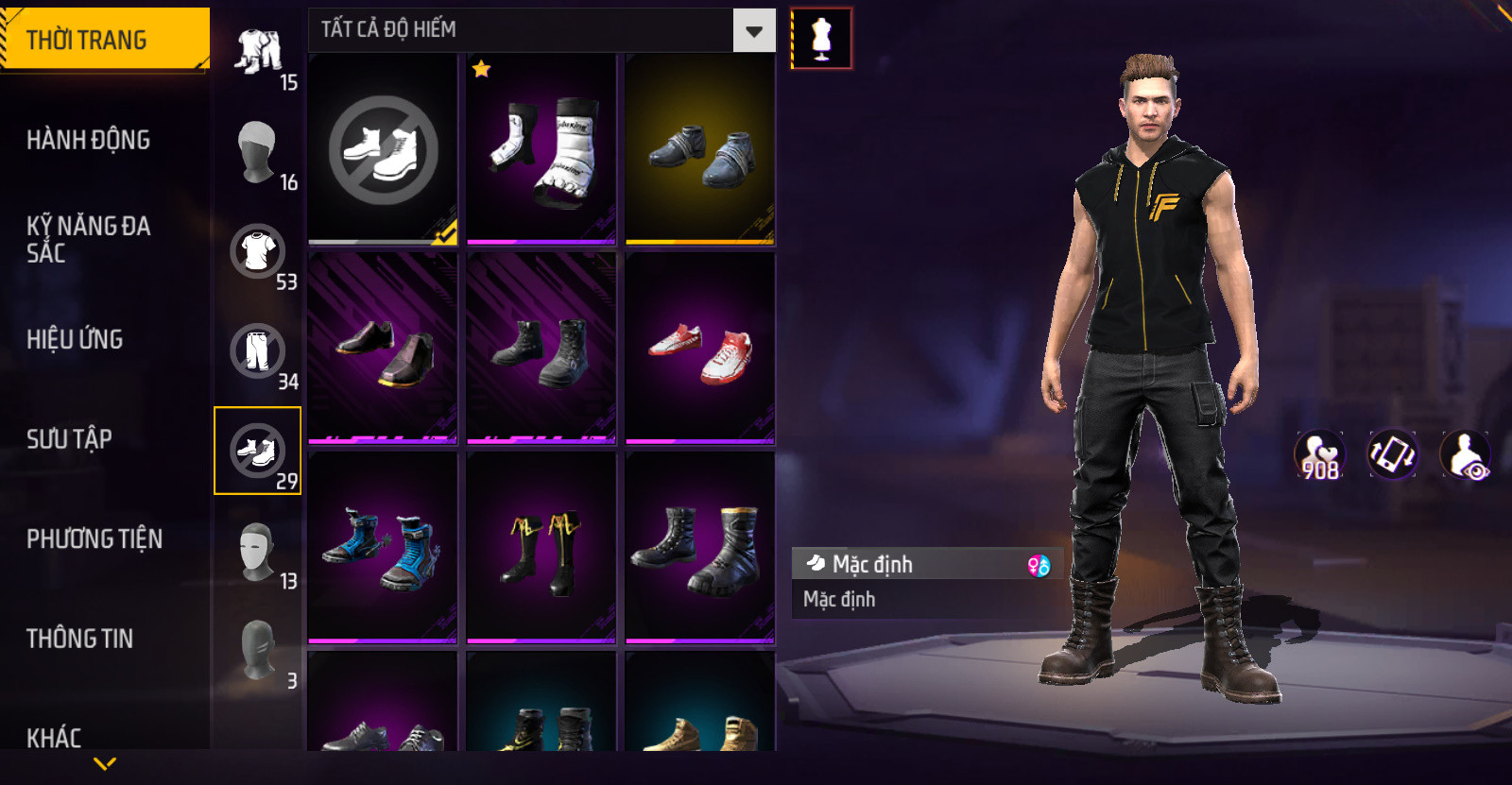Open Kỹ Năng Đa Sắc menu

88,239
